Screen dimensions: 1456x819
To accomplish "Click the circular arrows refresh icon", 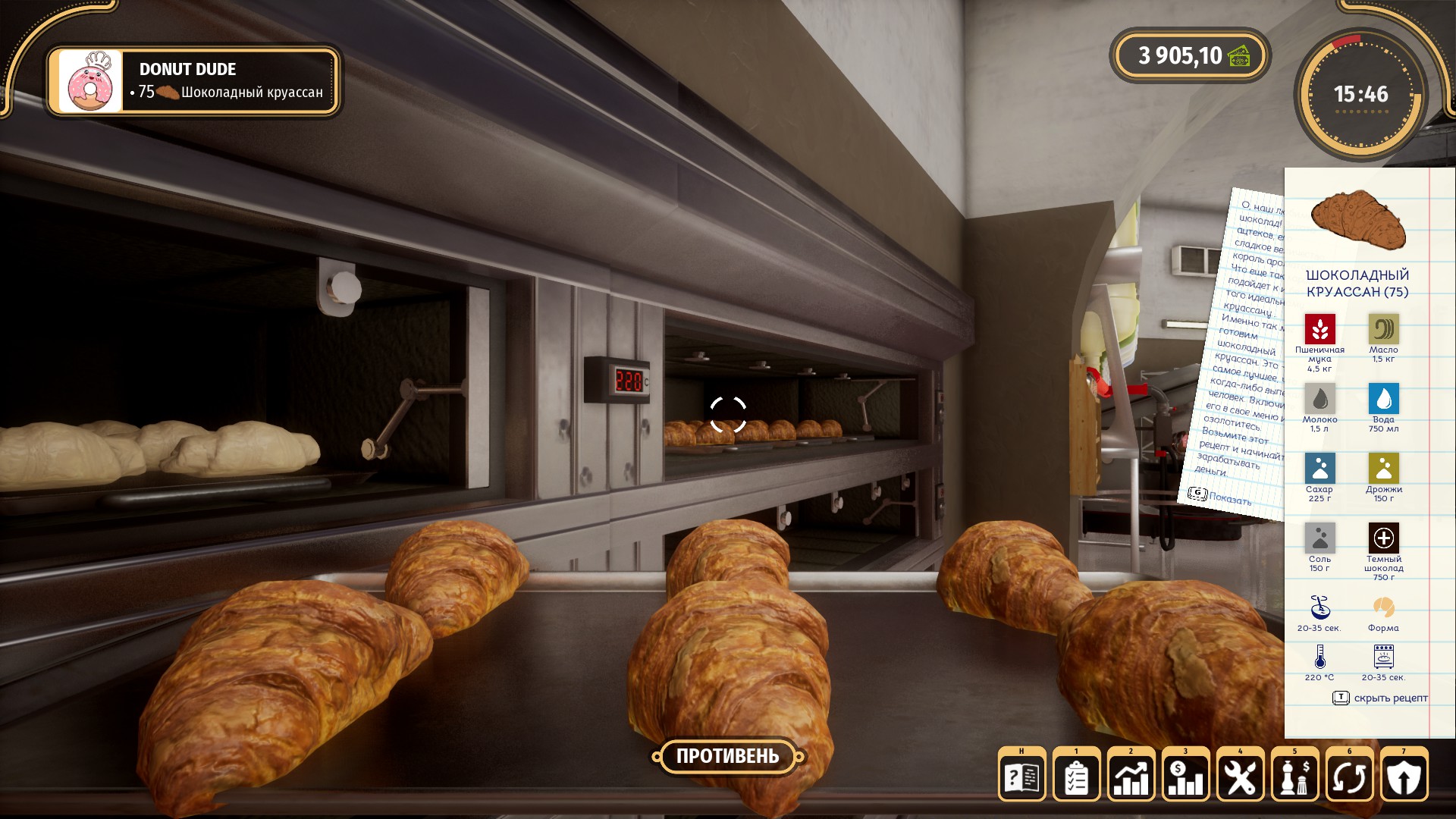I will point(1349,777).
